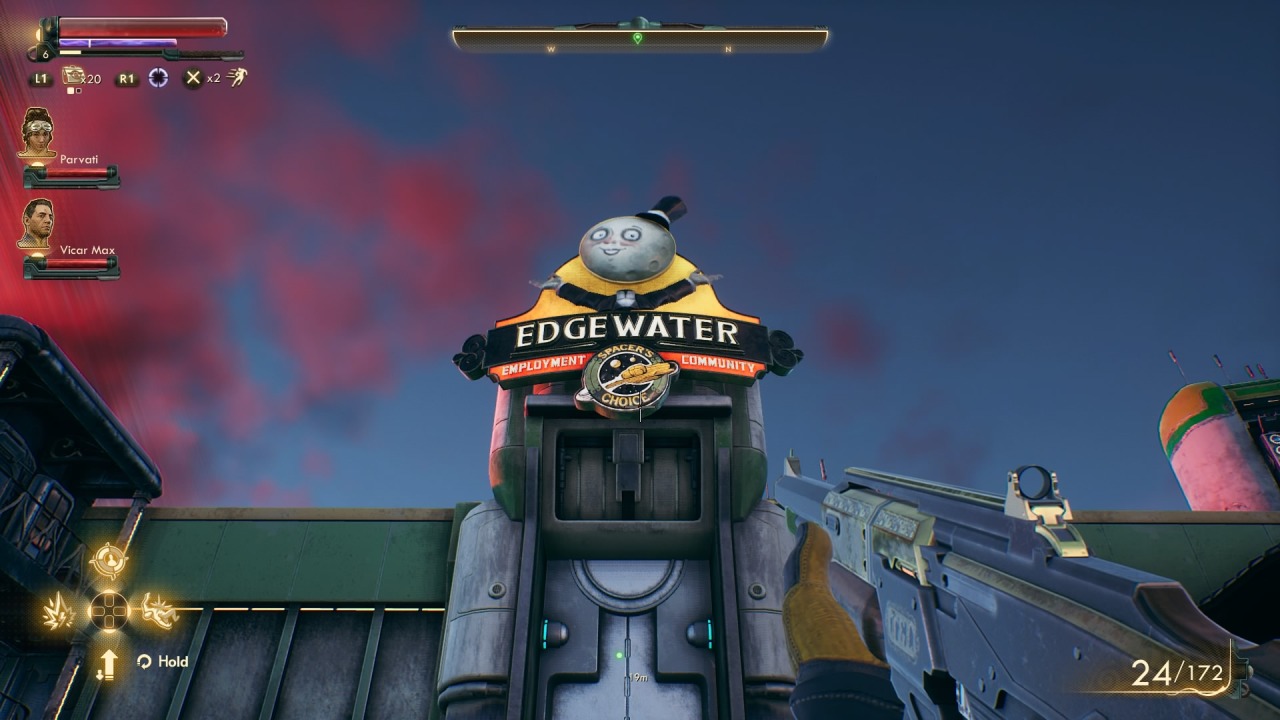
Task: Click the sprinting figure dodge icon
Action: (238, 77)
